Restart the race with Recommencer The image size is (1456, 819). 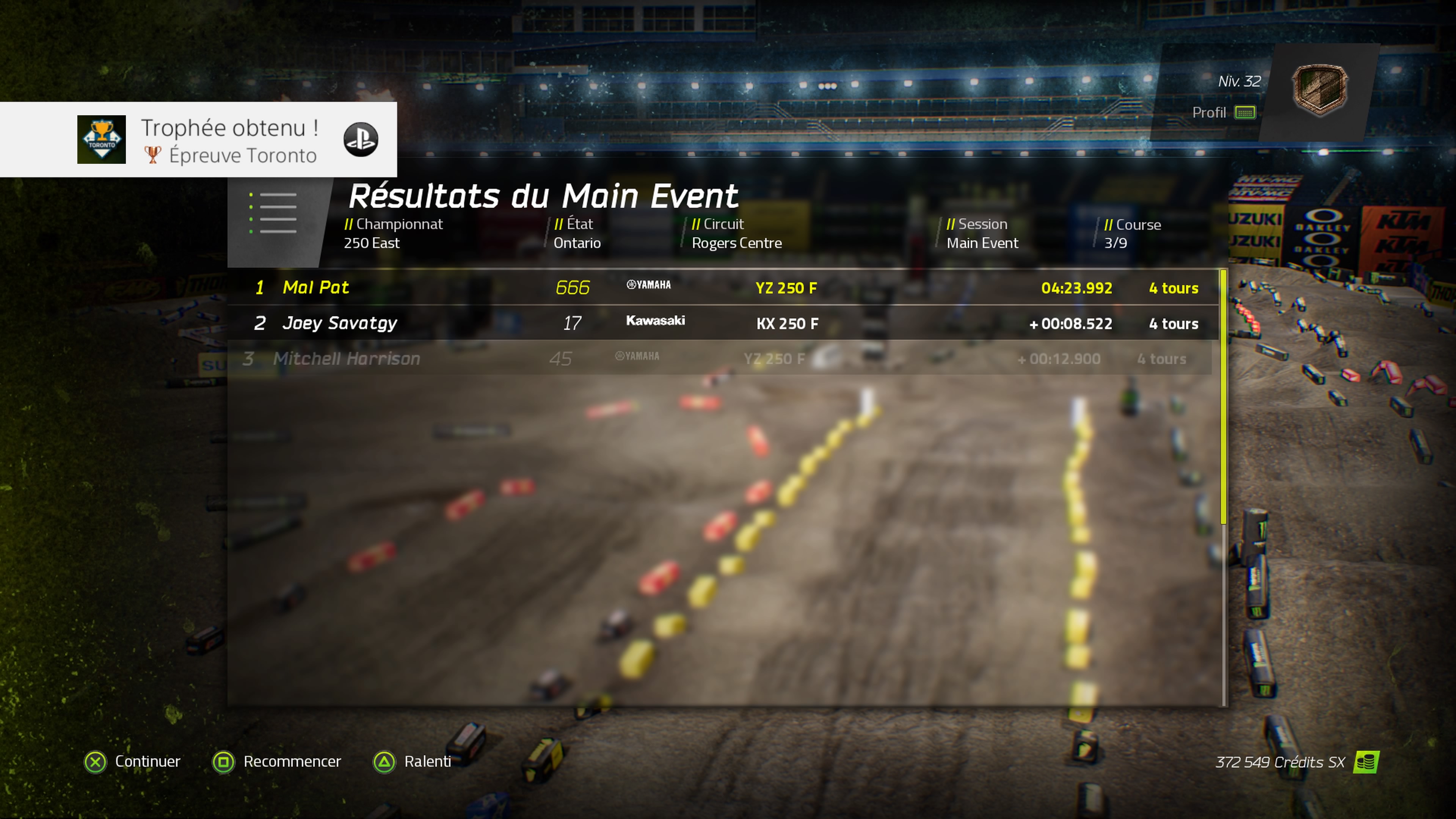(277, 761)
